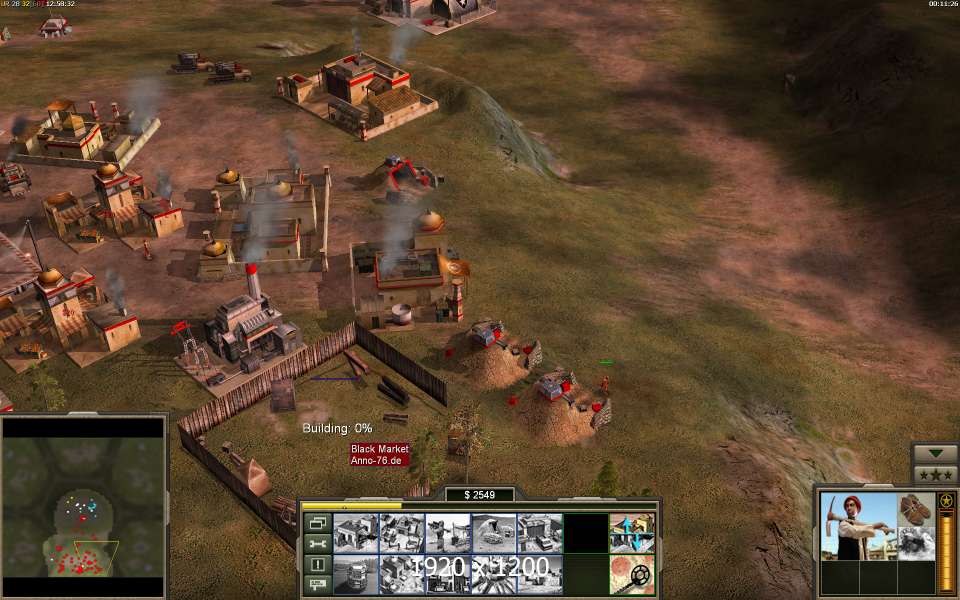This screenshot has width=960, height=600.
Task: Choose the worker shoes upgrade icon
Action: point(916,509)
